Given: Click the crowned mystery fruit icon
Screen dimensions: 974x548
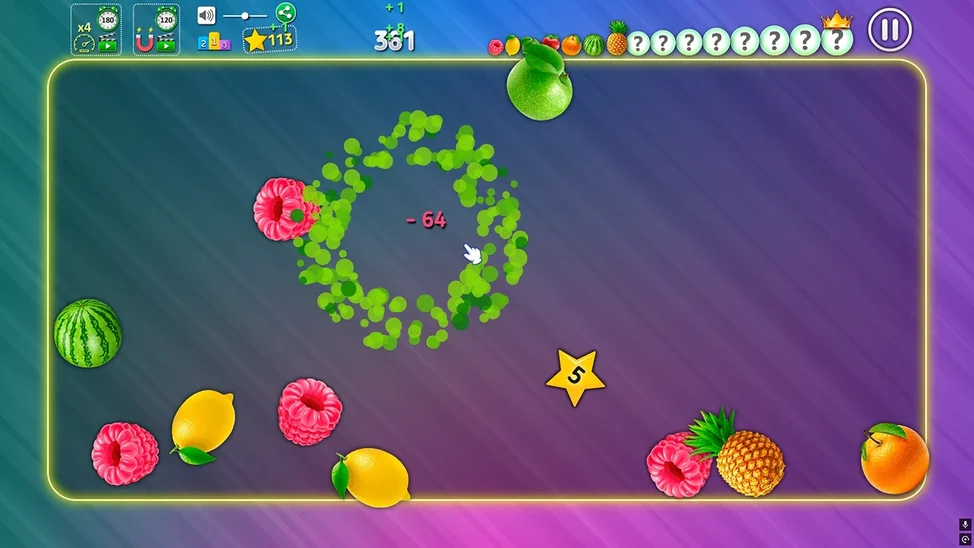Looking at the screenshot, I should click(x=836, y=39).
